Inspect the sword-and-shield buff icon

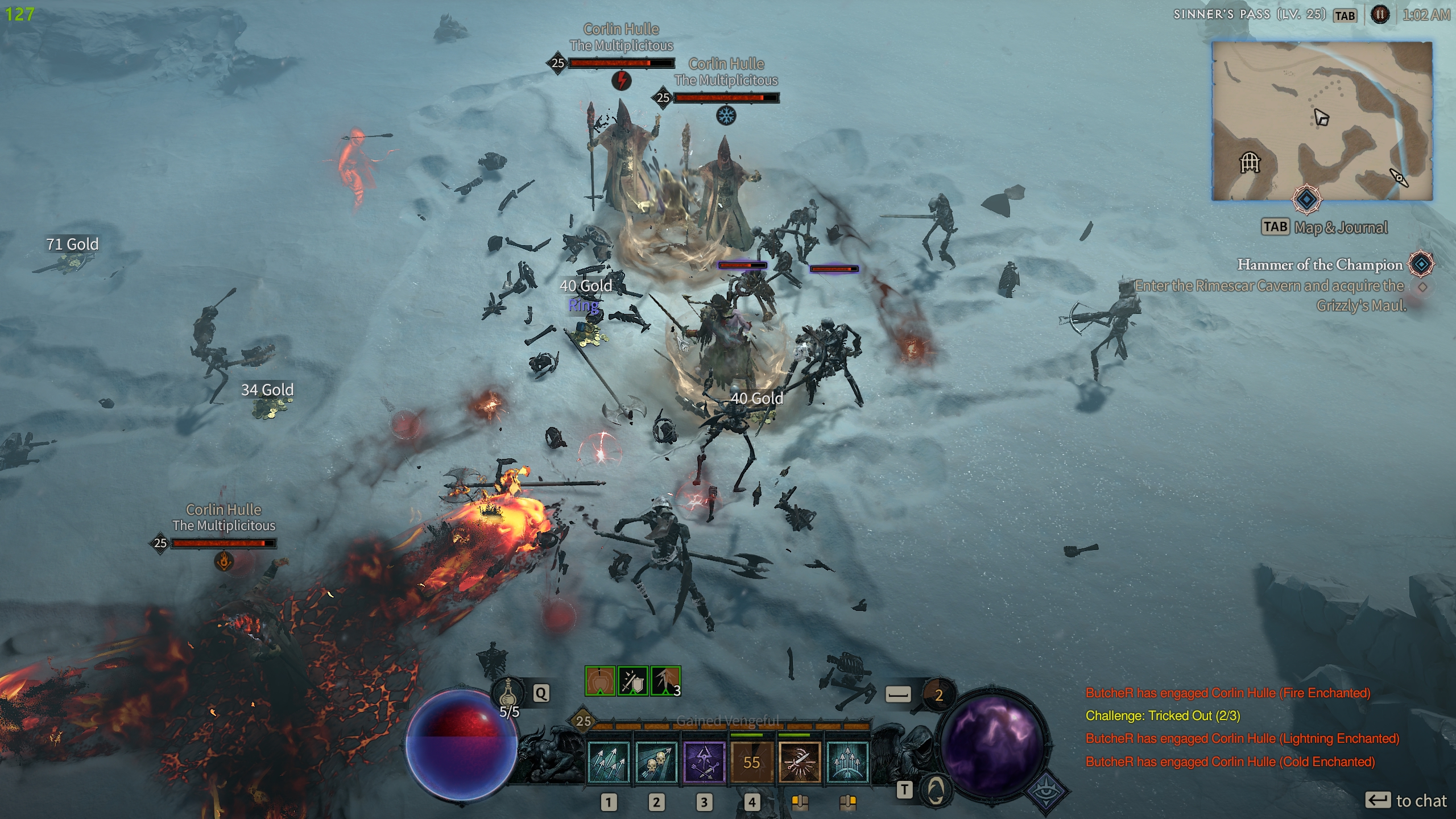(x=632, y=681)
